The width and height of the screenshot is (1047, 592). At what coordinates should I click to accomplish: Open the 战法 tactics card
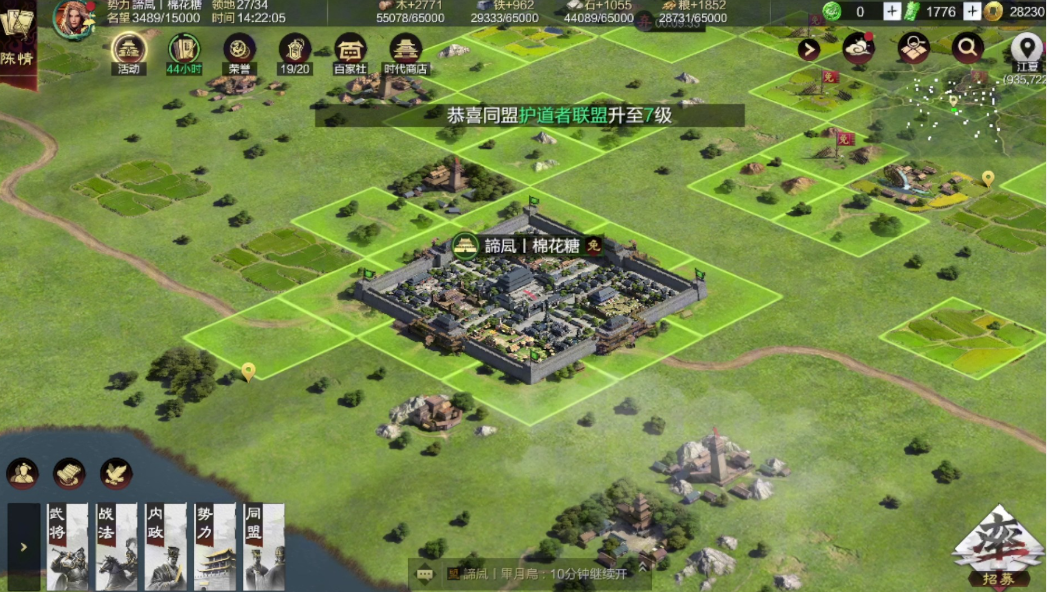116,546
